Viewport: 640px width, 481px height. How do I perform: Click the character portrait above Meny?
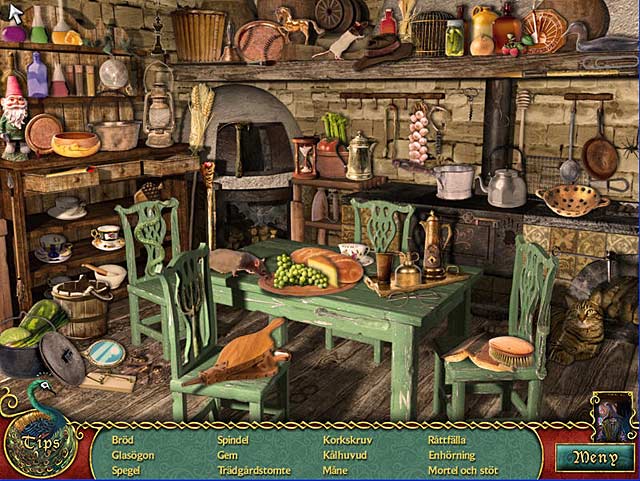[x=612, y=414]
